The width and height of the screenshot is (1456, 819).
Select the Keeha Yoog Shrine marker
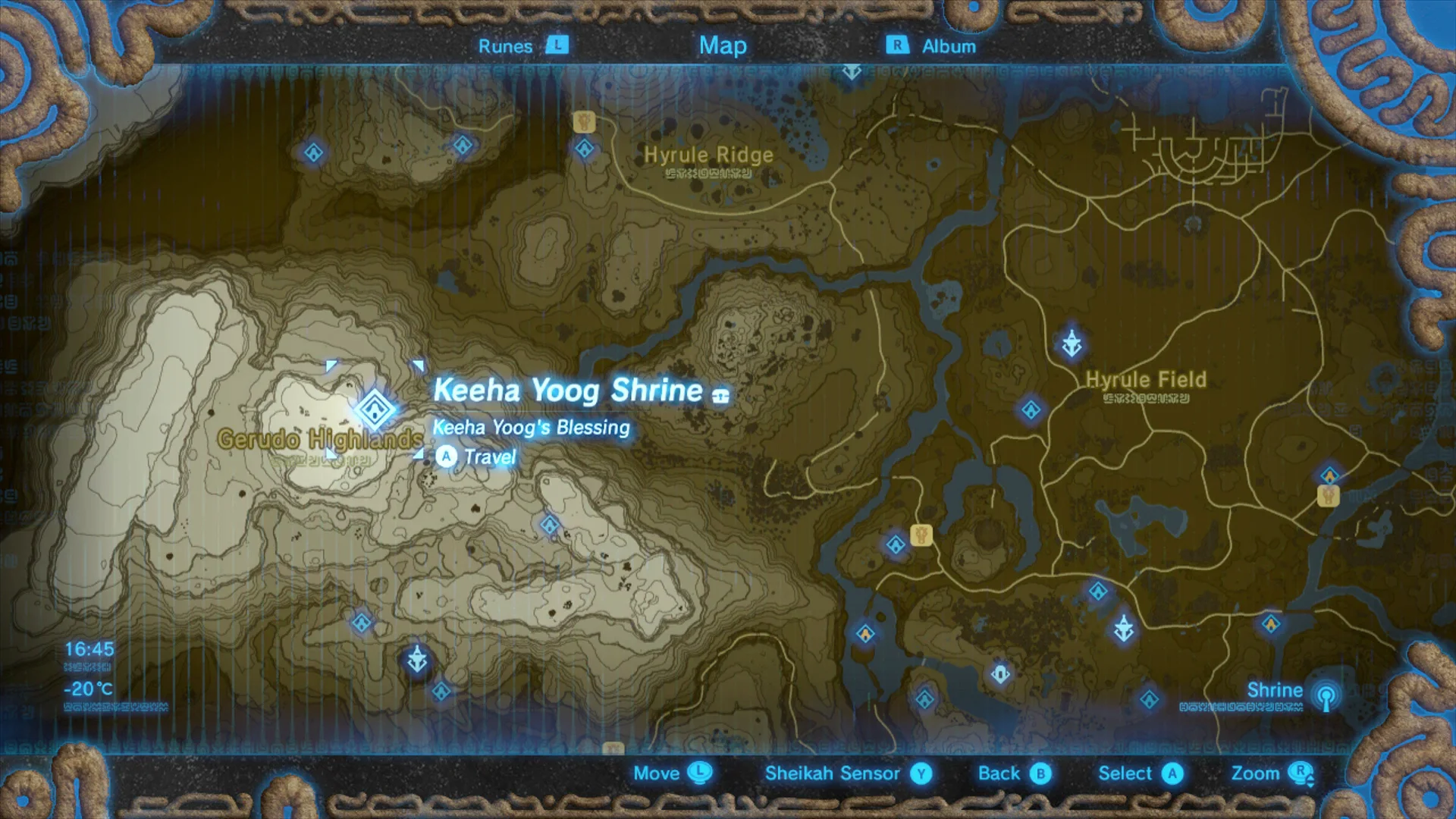[x=375, y=409]
